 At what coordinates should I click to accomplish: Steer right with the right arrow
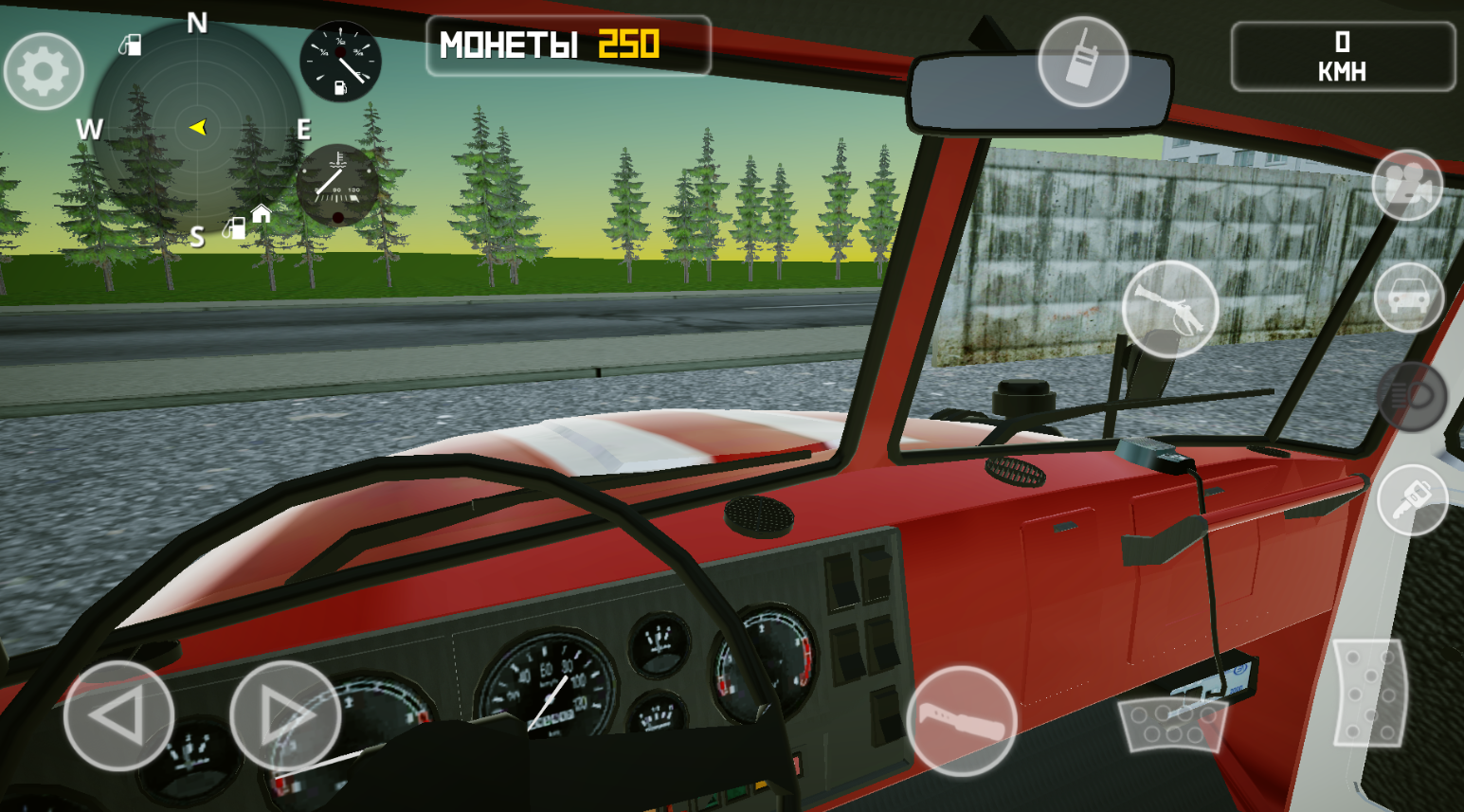click(284, 715)
